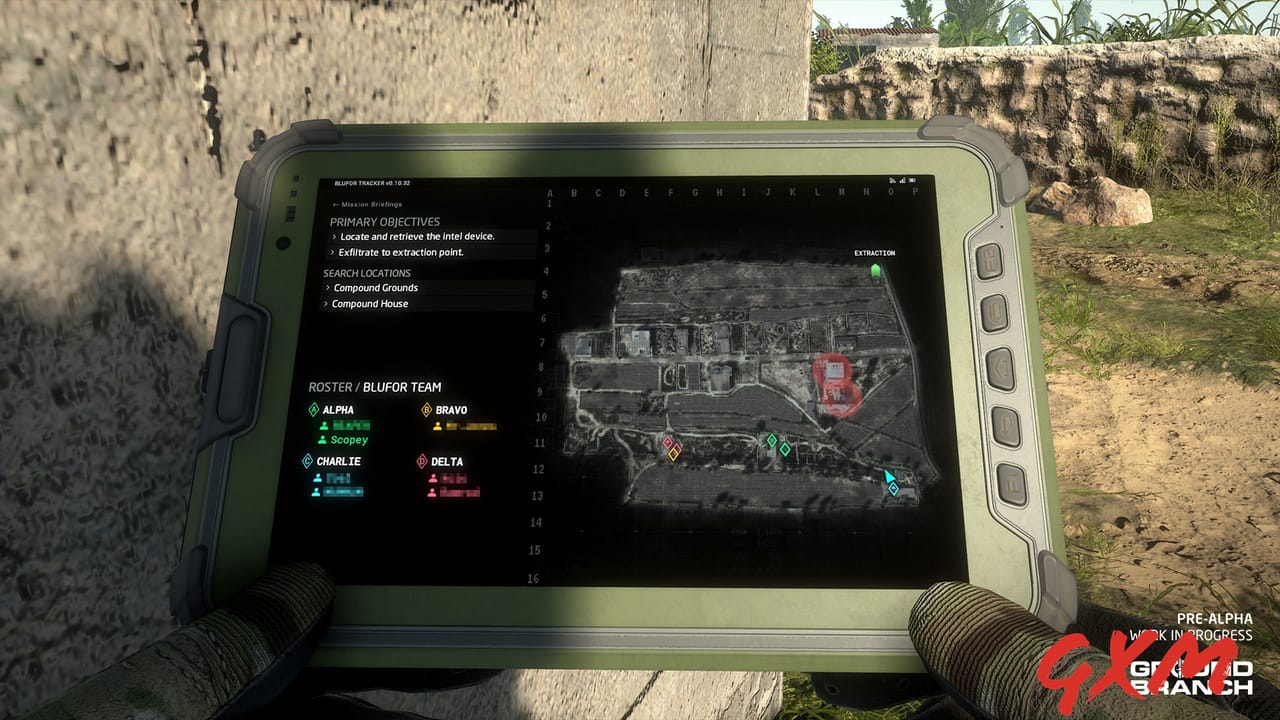
Task: Click the player icon next to Scopey
Action: click(x=324, y=439)
